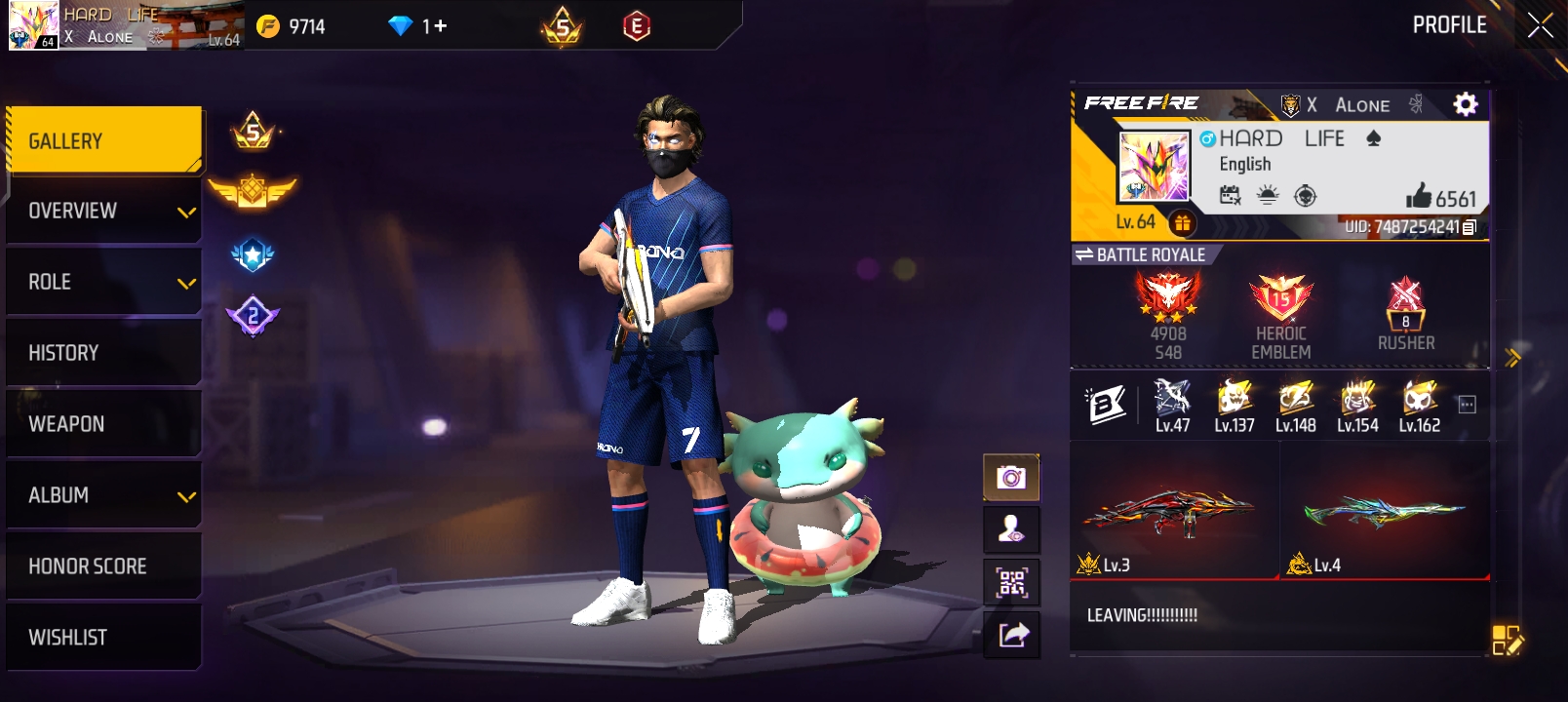Select the red Lv.3 weapon skin
Image resolution: width=1568 pixels, height=702 pixels.
click(1174, 513)
